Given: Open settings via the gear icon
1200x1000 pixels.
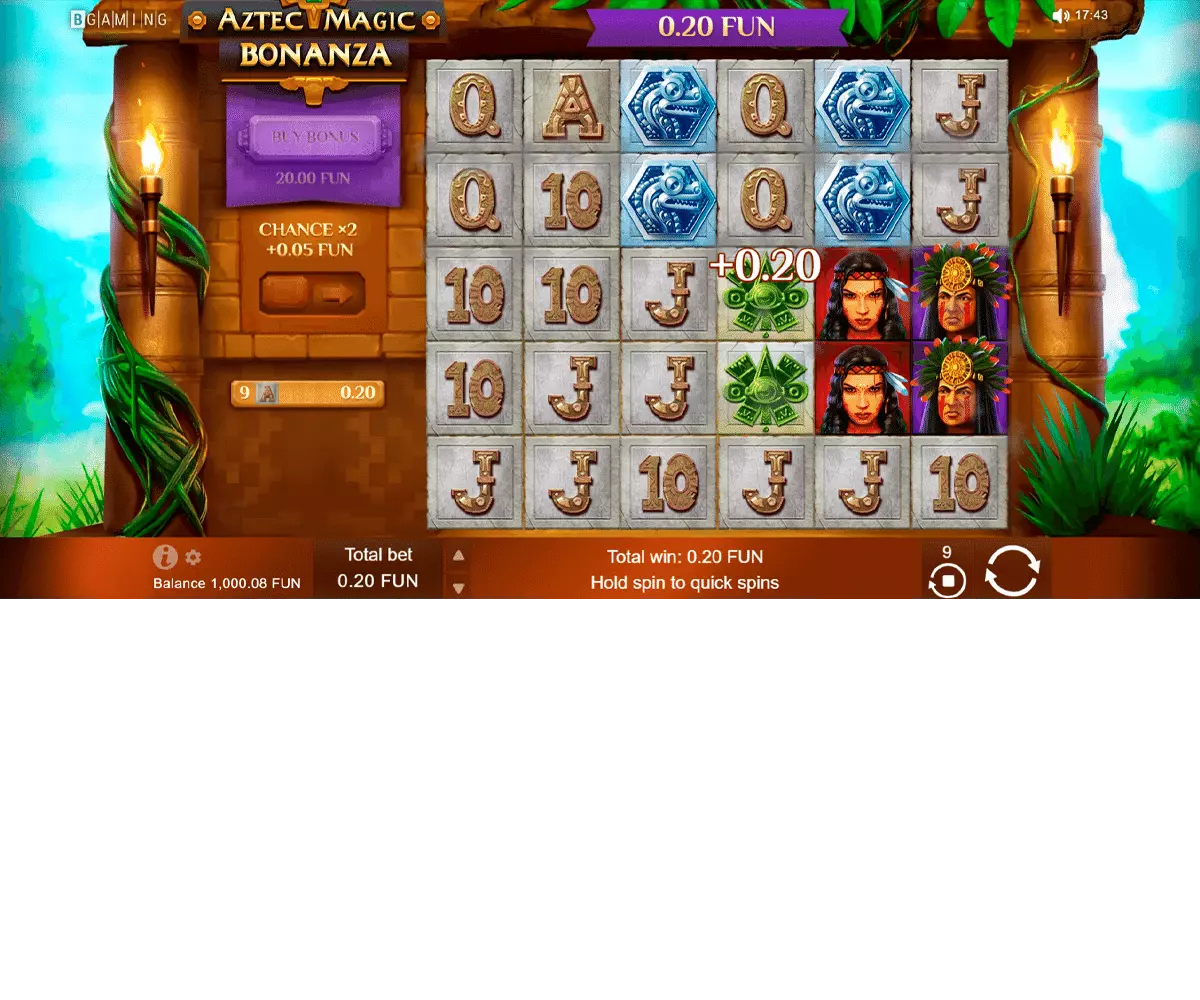Looking at the screenshot, I should 193,558.
